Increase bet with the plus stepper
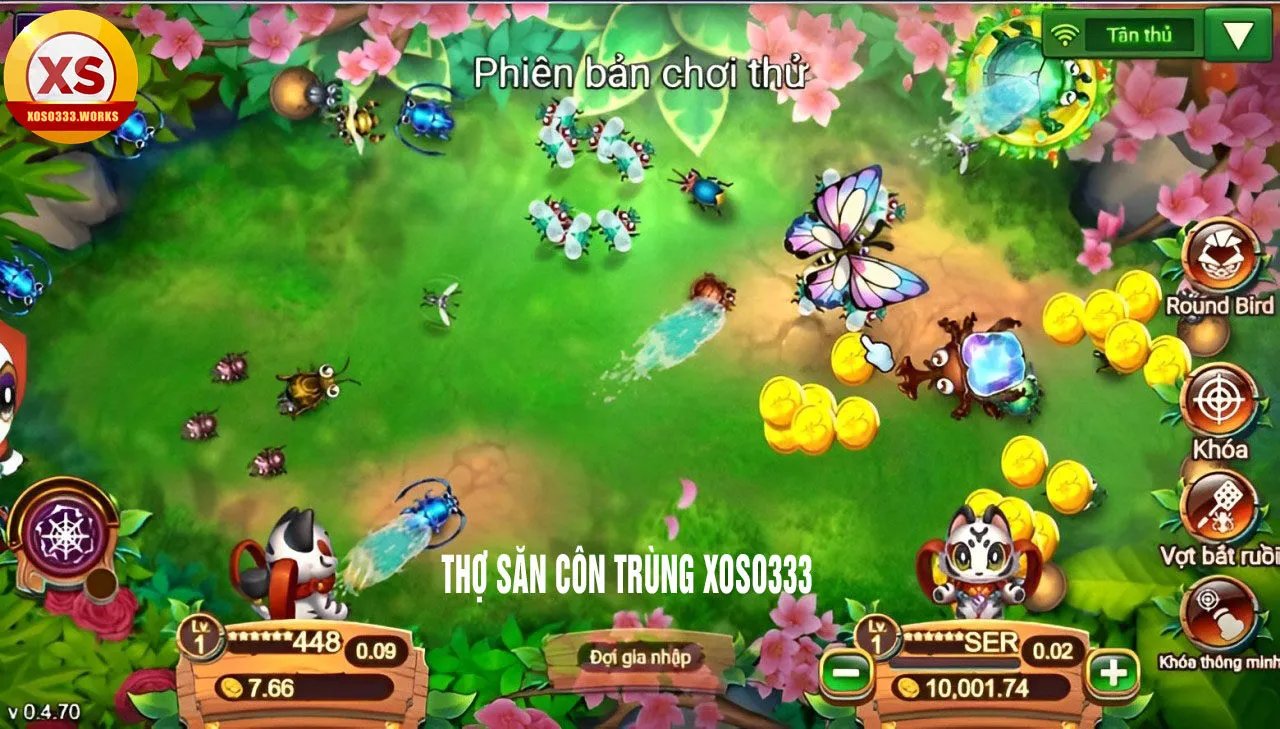The image size is (1280, 729). coord(1112,673)
